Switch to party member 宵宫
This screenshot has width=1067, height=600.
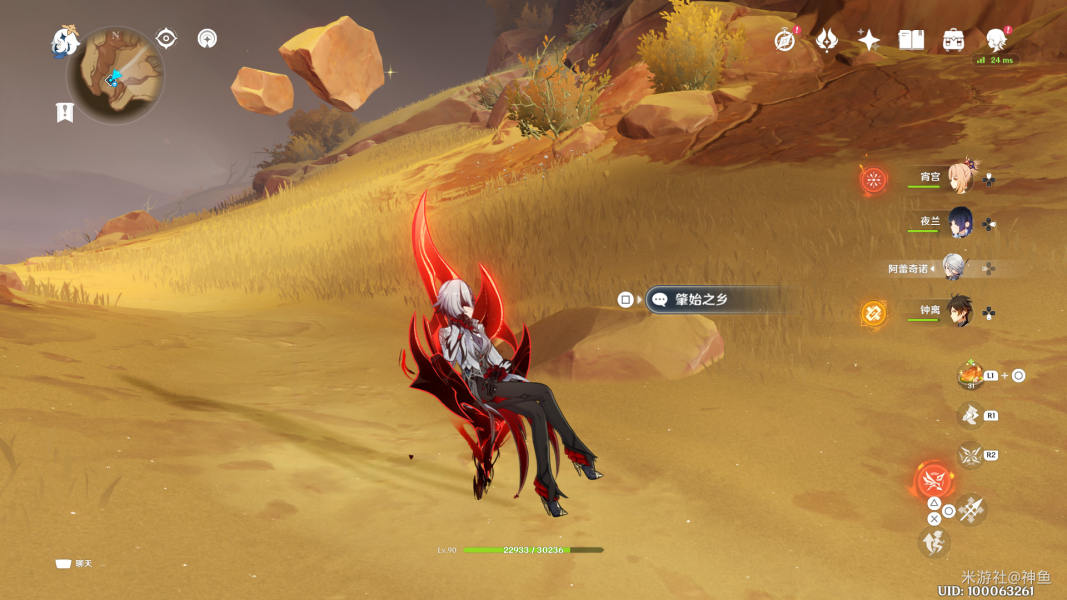960,178
